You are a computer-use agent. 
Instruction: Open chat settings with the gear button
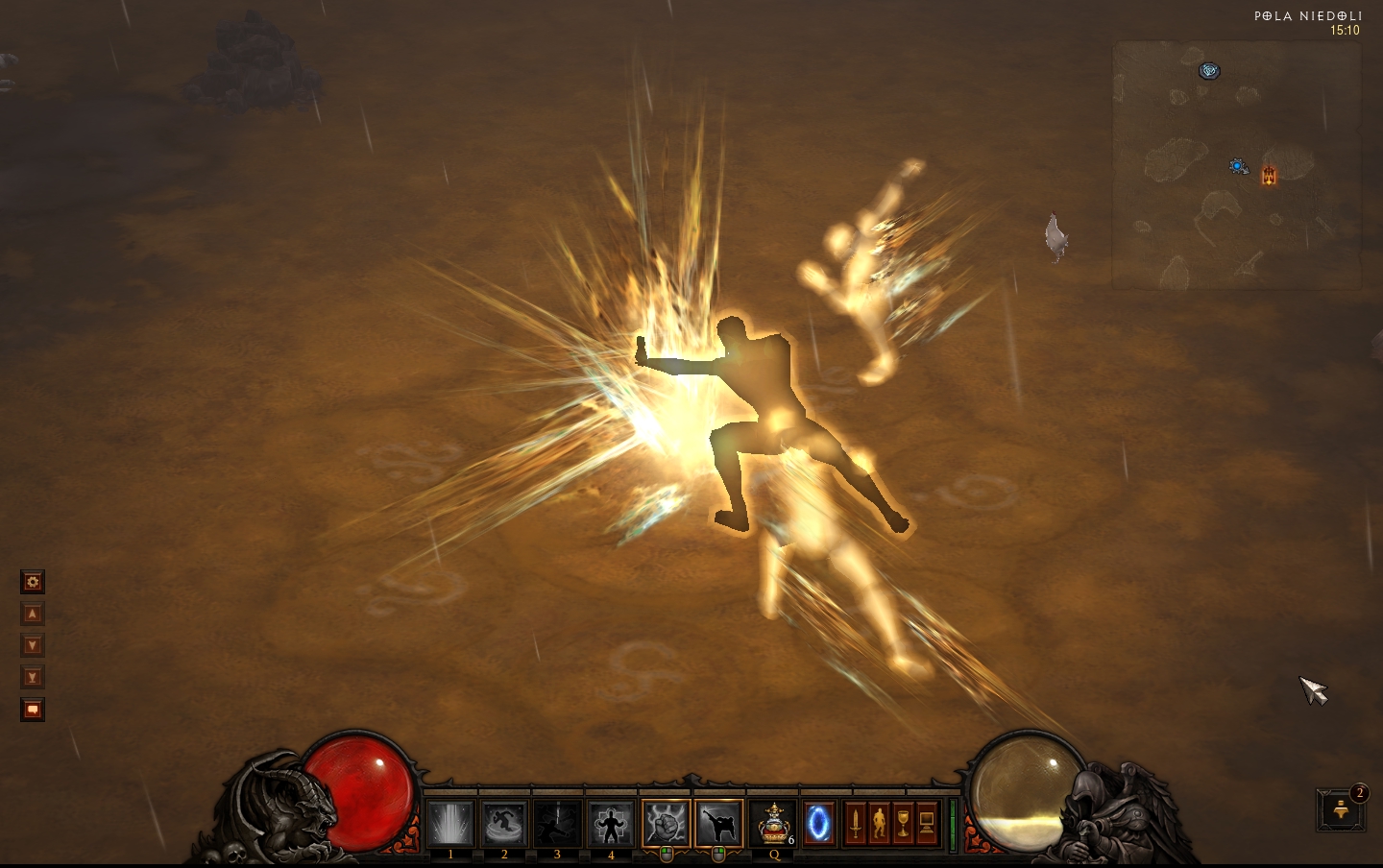click(33, 582)
